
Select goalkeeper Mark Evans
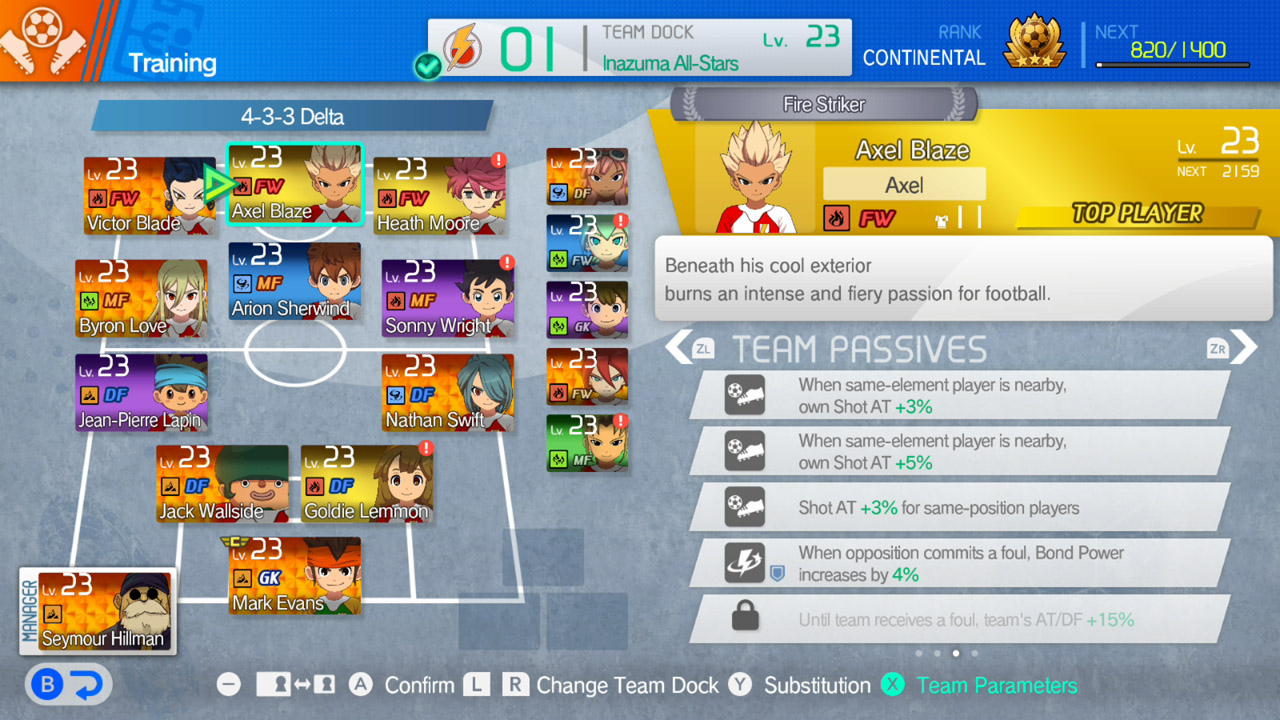click(x=294, y=575)
